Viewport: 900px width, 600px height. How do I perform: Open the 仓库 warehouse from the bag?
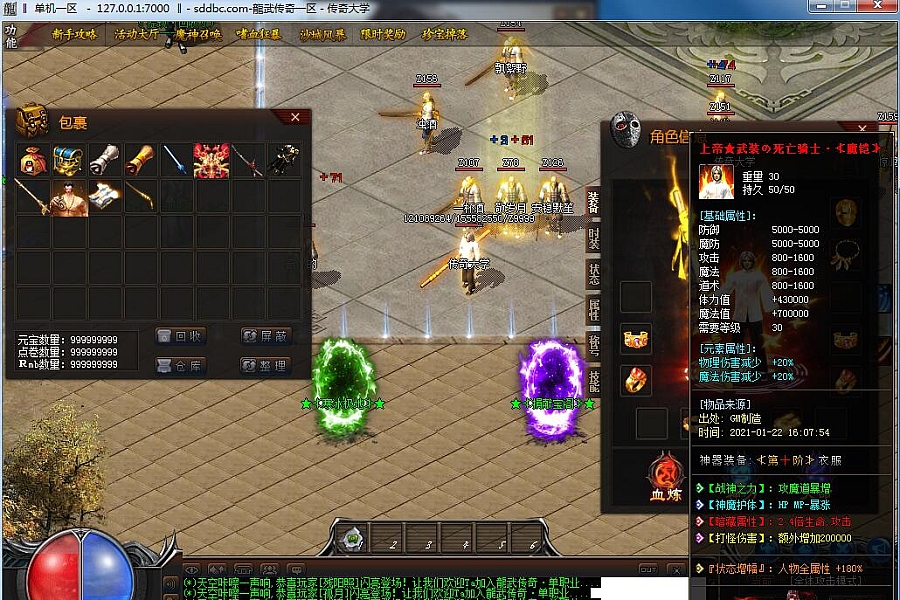pos(181,365)
